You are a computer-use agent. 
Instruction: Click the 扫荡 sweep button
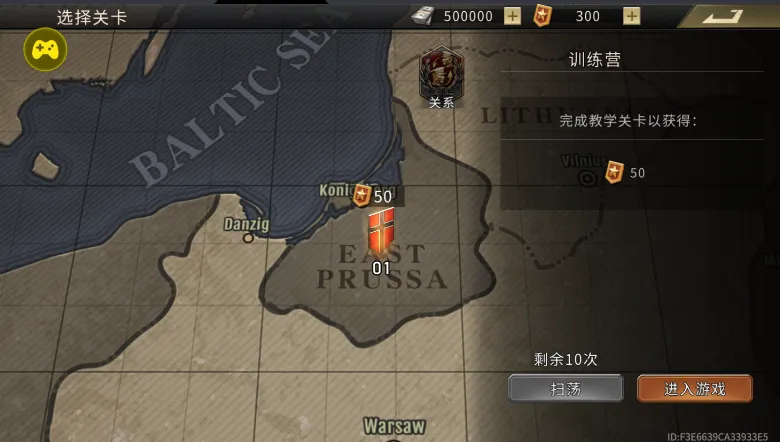pyautogui.click(x=565, y=388)
